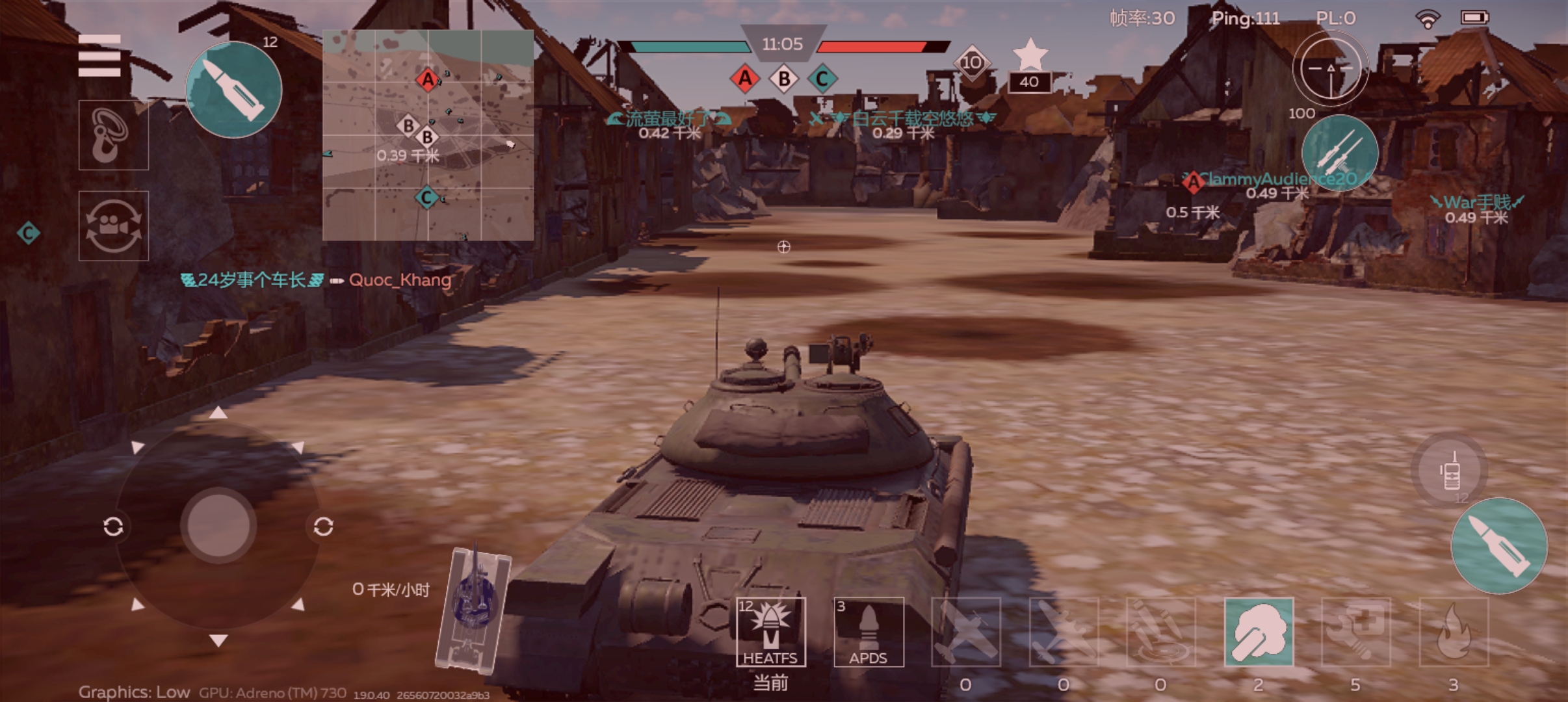Call the twin-engine bomber support slot
Image resolution: width=1568 pixels, height=702 pixels.
1064,632
